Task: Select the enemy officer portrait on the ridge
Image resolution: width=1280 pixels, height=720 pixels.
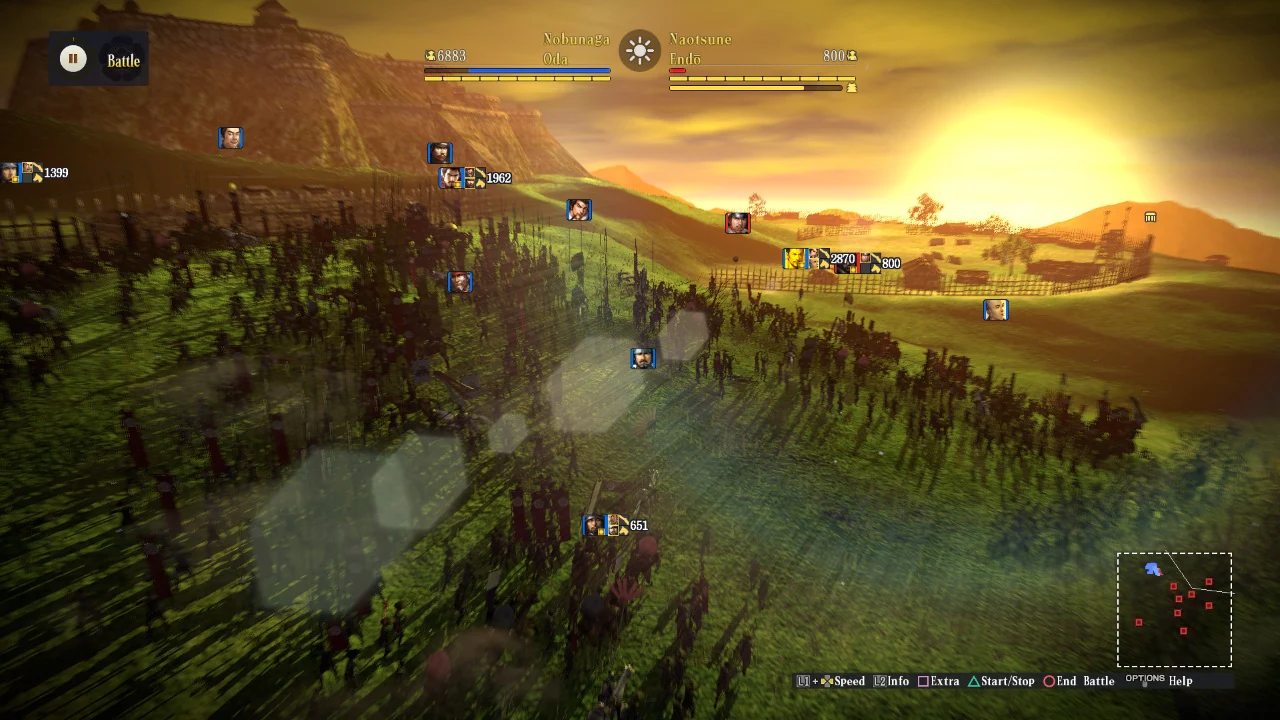Action: 738,223
